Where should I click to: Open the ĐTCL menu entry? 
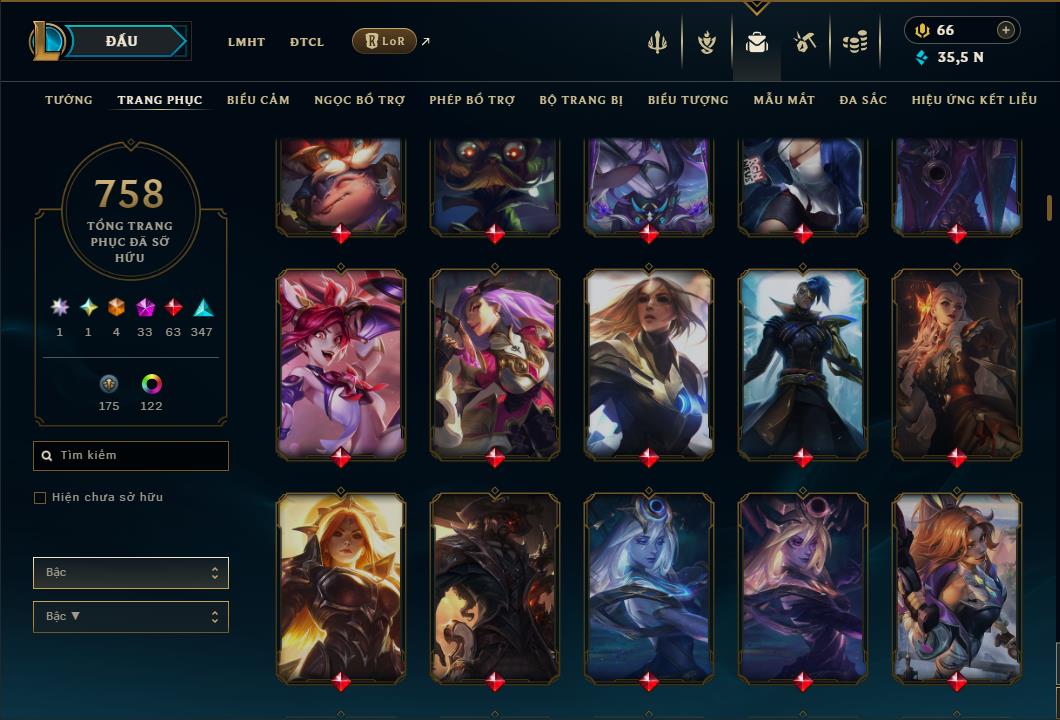(x=307, y=42)
